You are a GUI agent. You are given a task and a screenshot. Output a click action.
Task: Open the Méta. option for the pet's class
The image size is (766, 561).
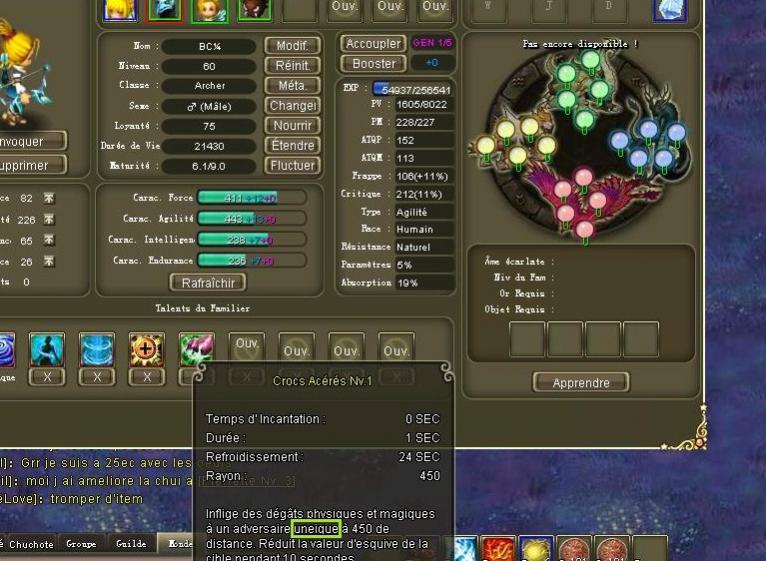(x=292, y=86)
